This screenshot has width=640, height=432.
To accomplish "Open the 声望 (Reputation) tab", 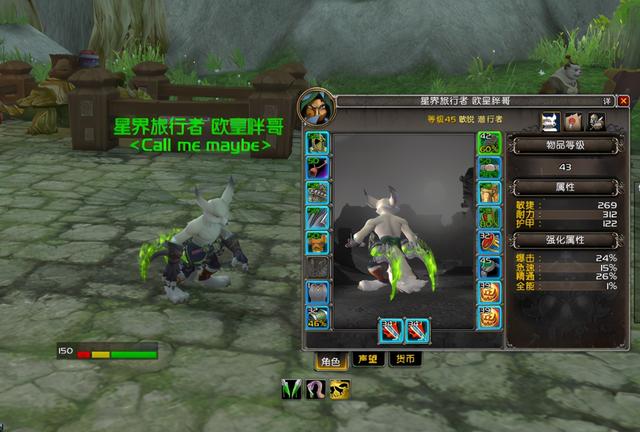I will coord(367,360).
